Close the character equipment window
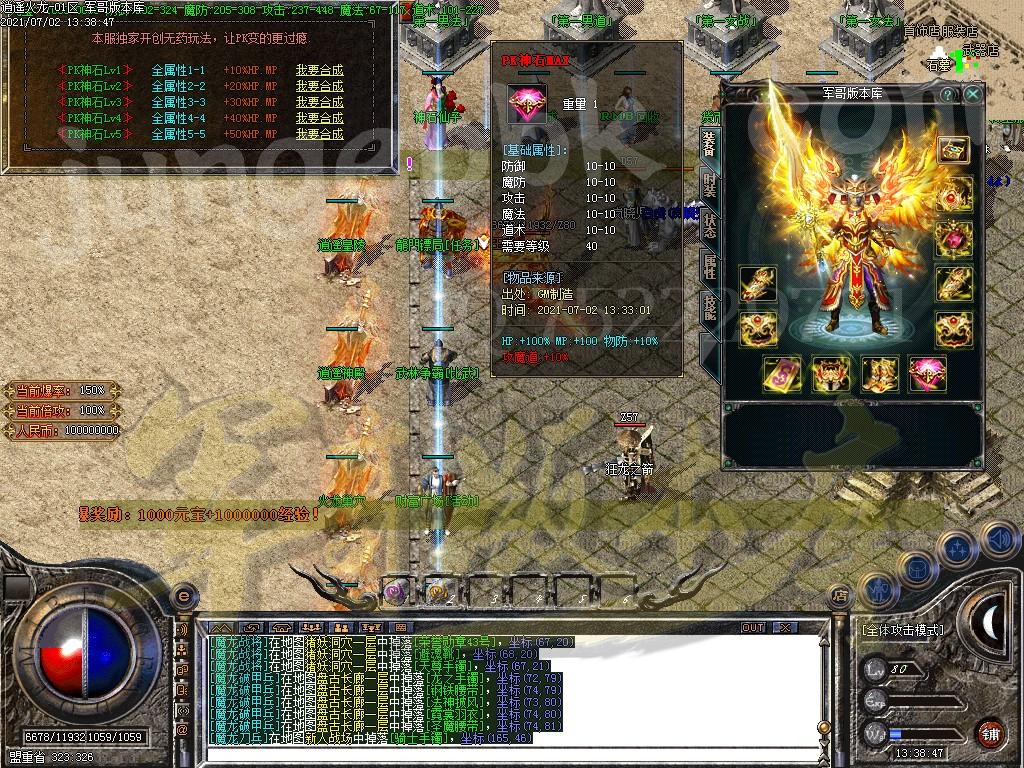 point(973,94)
